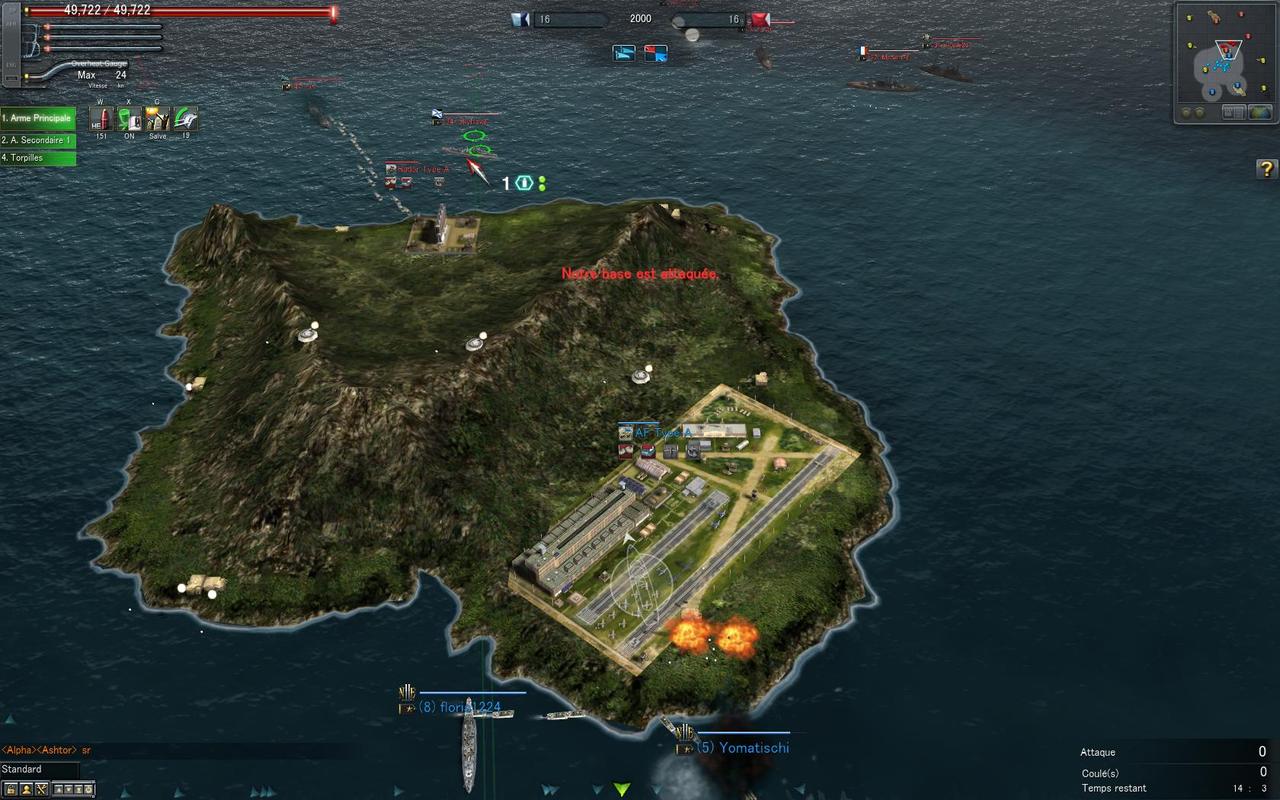Screen dimensions: 1280x800
Task: Toggle the minimap grid view button
Action: (1235, 112)
